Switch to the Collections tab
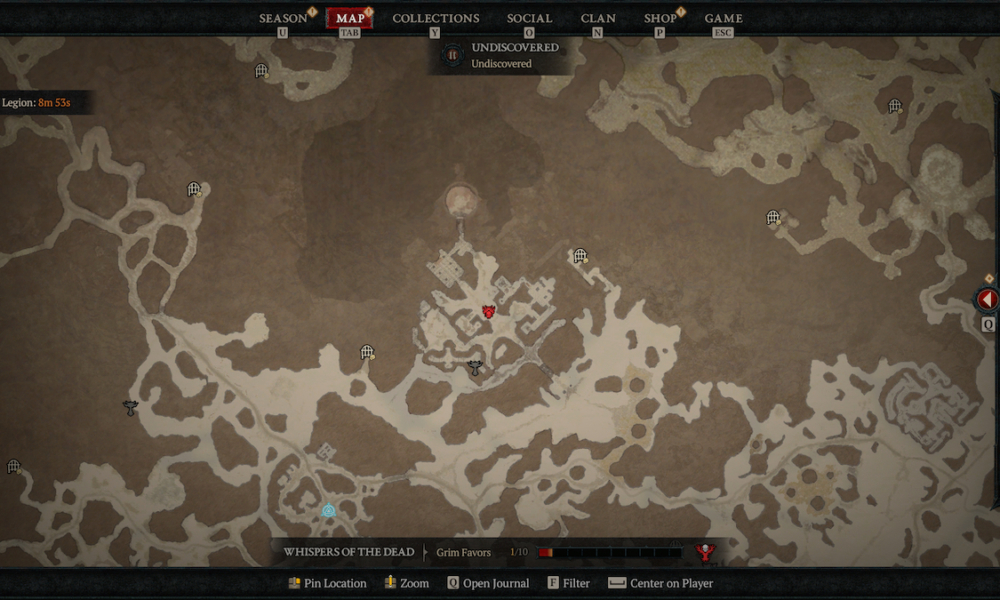The height and width of the screenshot is (600, 1000). click(x=435, y=18)
